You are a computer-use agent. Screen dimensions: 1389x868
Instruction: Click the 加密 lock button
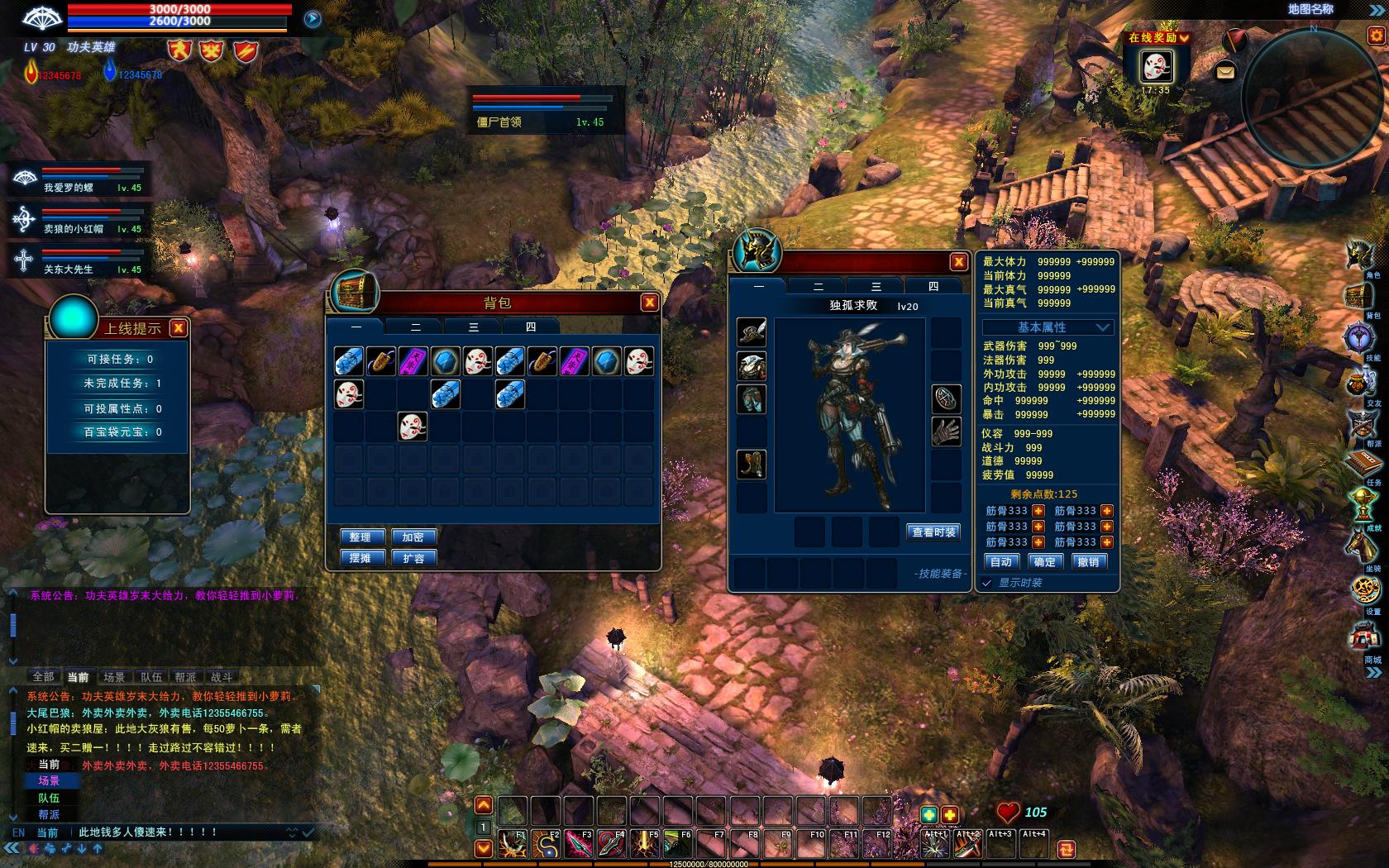[x=413, y=537]
